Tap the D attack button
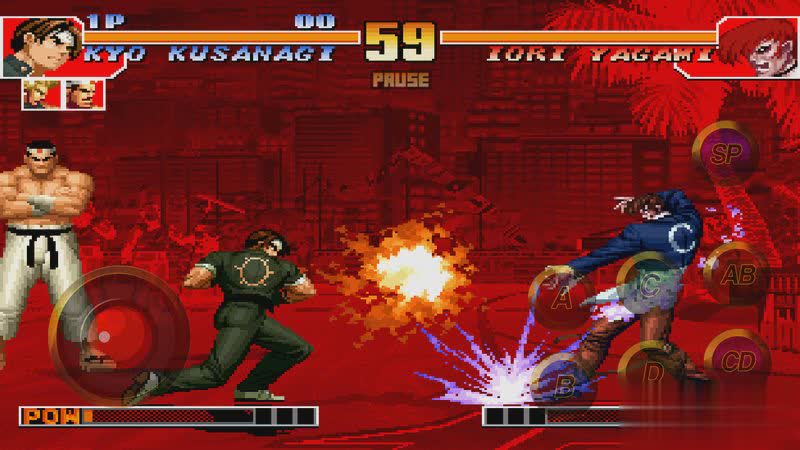Viewport: 800px width, 450px height. 653,371
